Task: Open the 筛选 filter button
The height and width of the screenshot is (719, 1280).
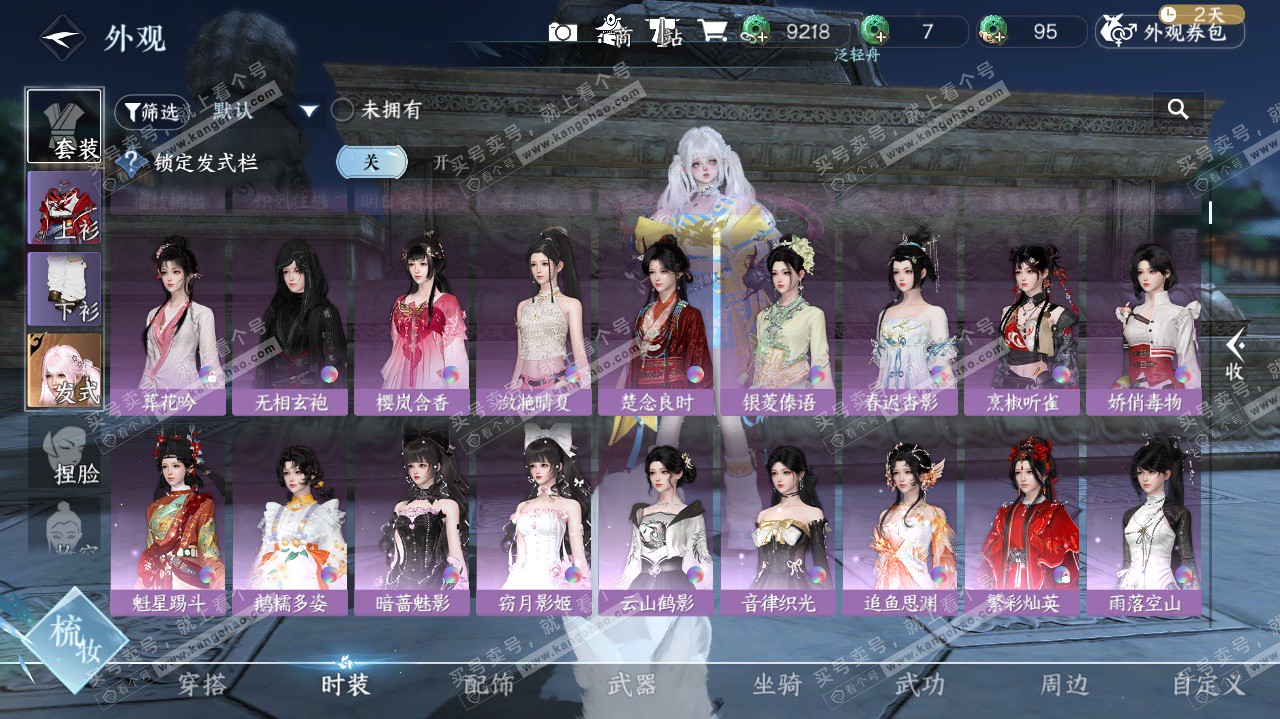Action: [x=152, y=111]
